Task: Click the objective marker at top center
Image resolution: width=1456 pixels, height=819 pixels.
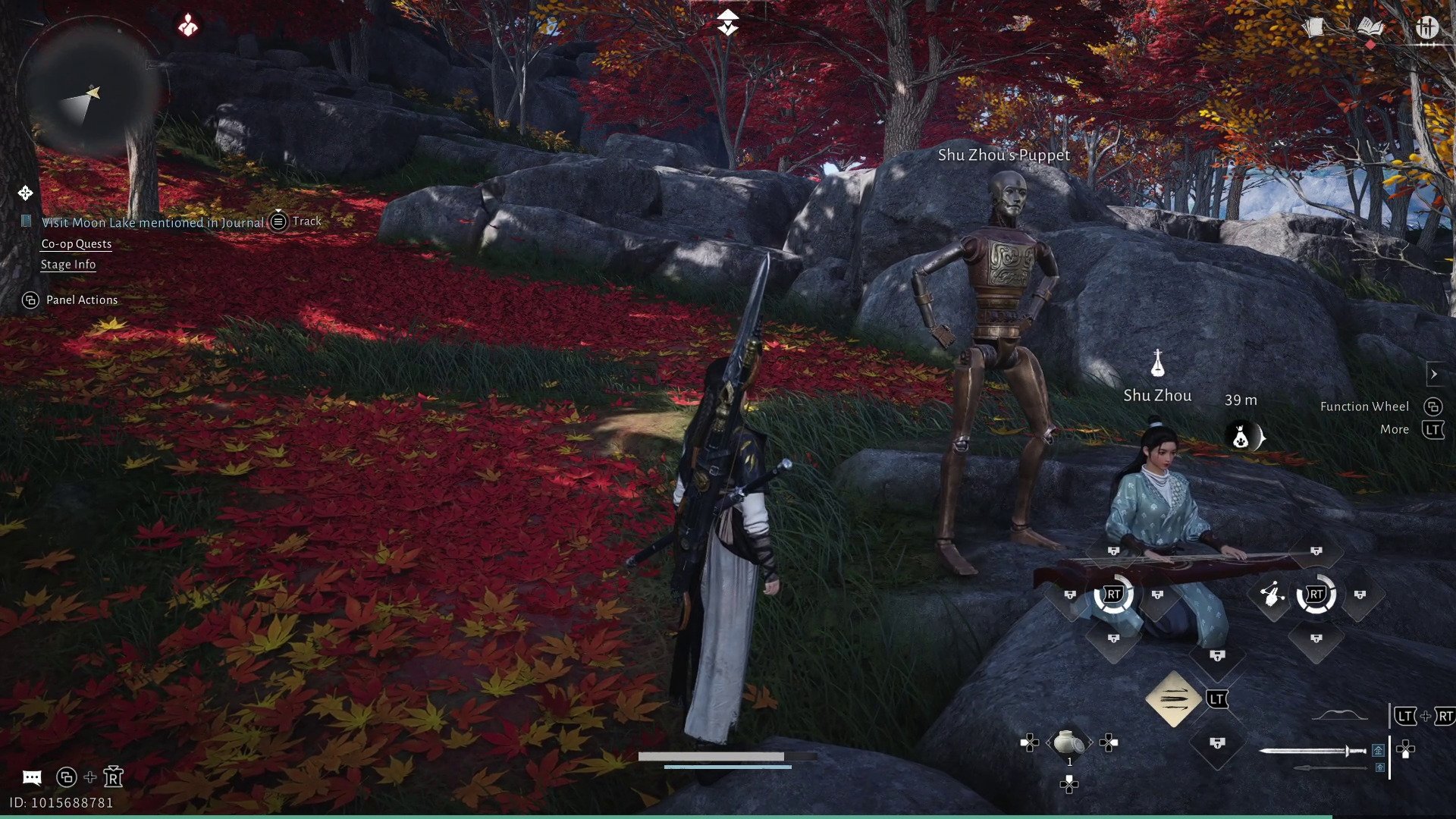Action: (x=727, y=22)
